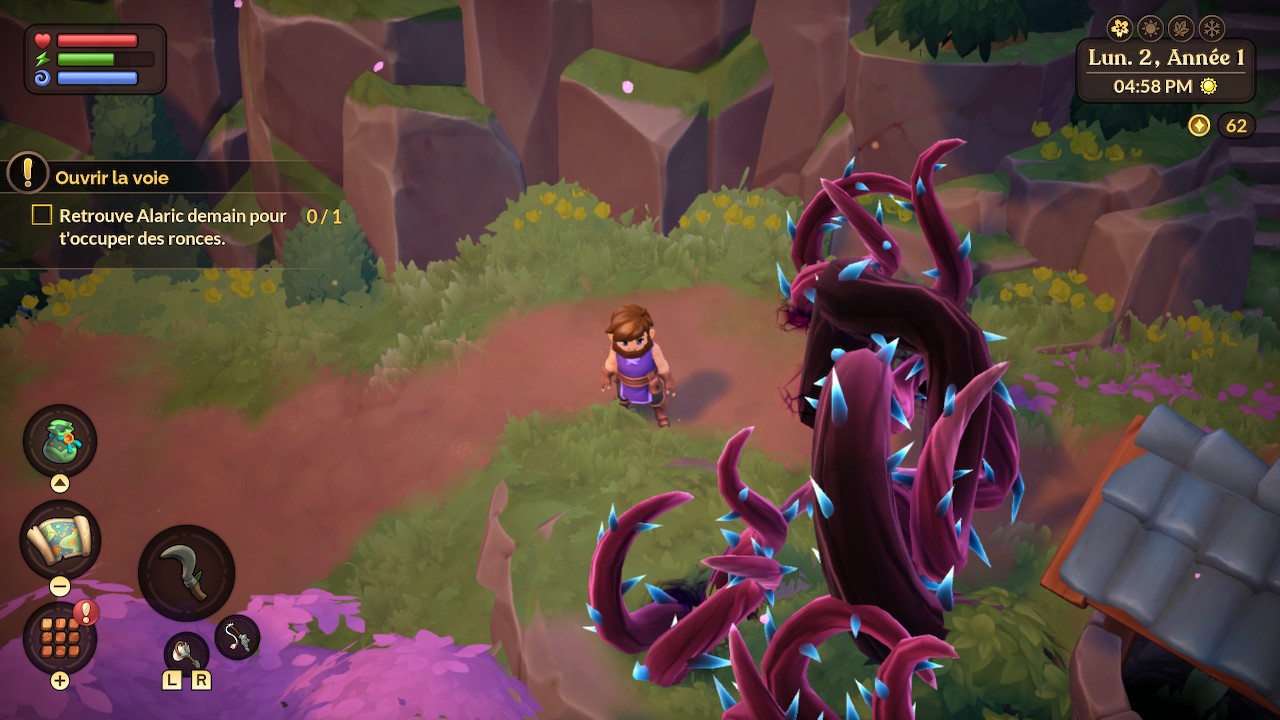1280x720 pixels.
Task: Click the Retrouve Alaric objective checkbox
Action: (x=42, y=215)
